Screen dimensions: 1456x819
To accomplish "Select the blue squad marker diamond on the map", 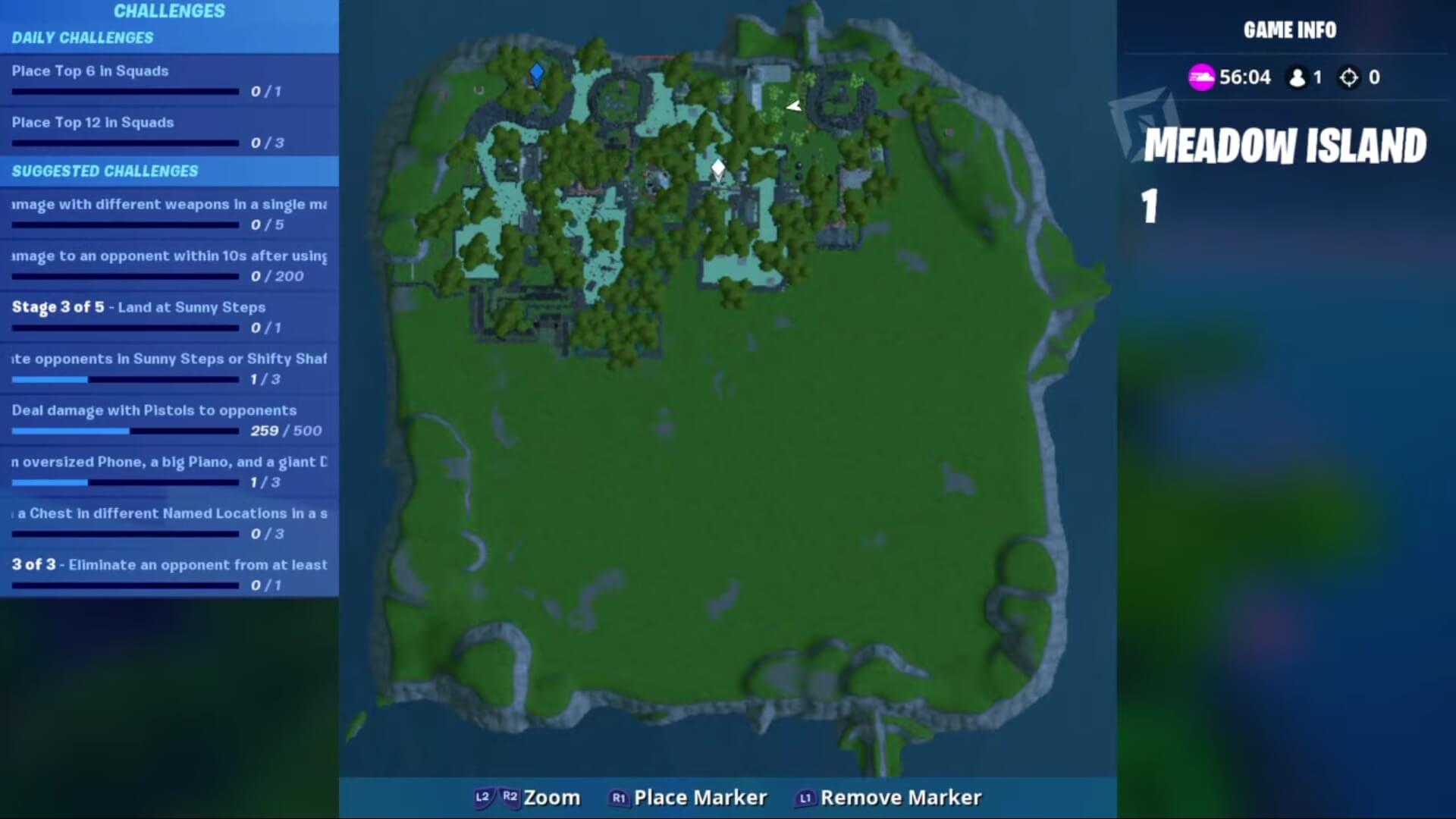I will [x=537, y=73].
